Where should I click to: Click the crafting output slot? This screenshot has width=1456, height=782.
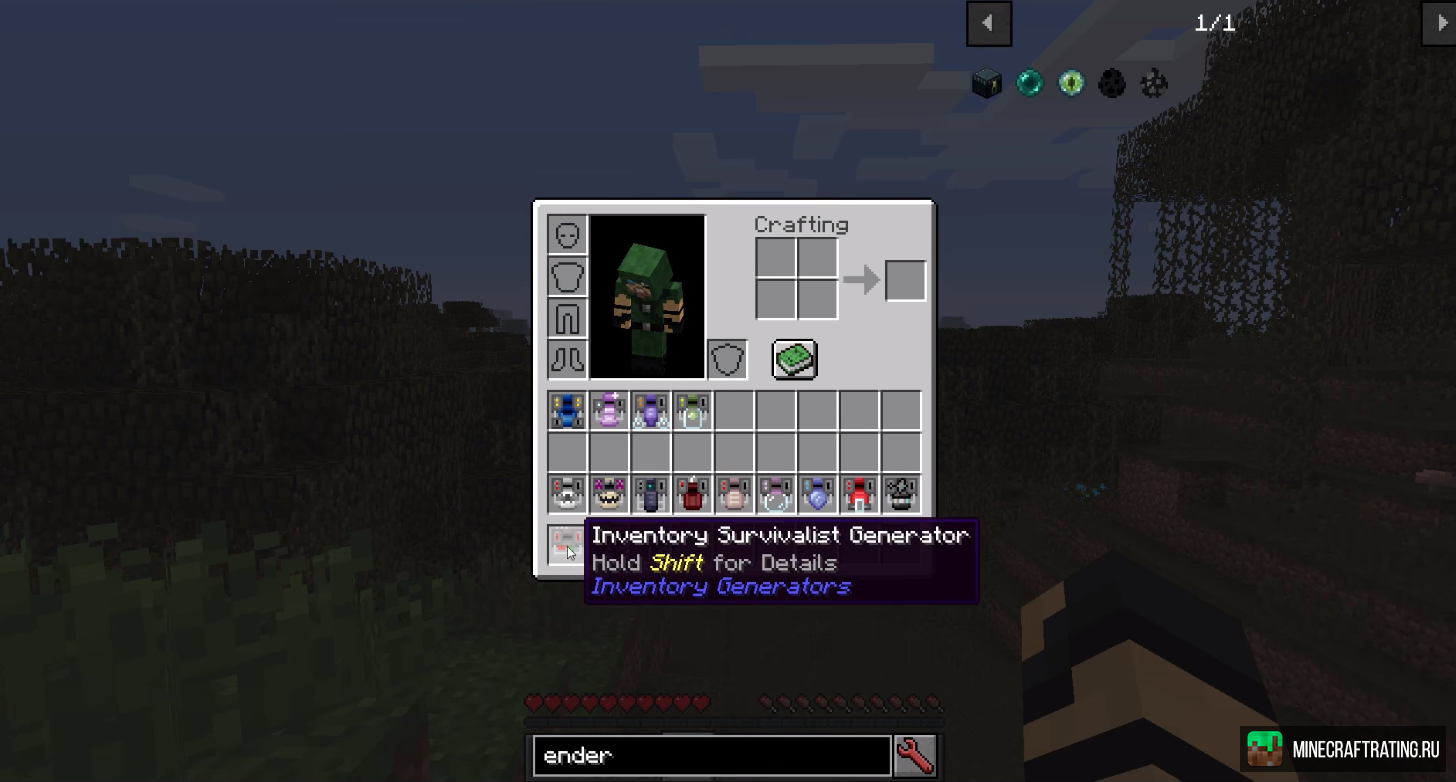(x=904, y=280)
